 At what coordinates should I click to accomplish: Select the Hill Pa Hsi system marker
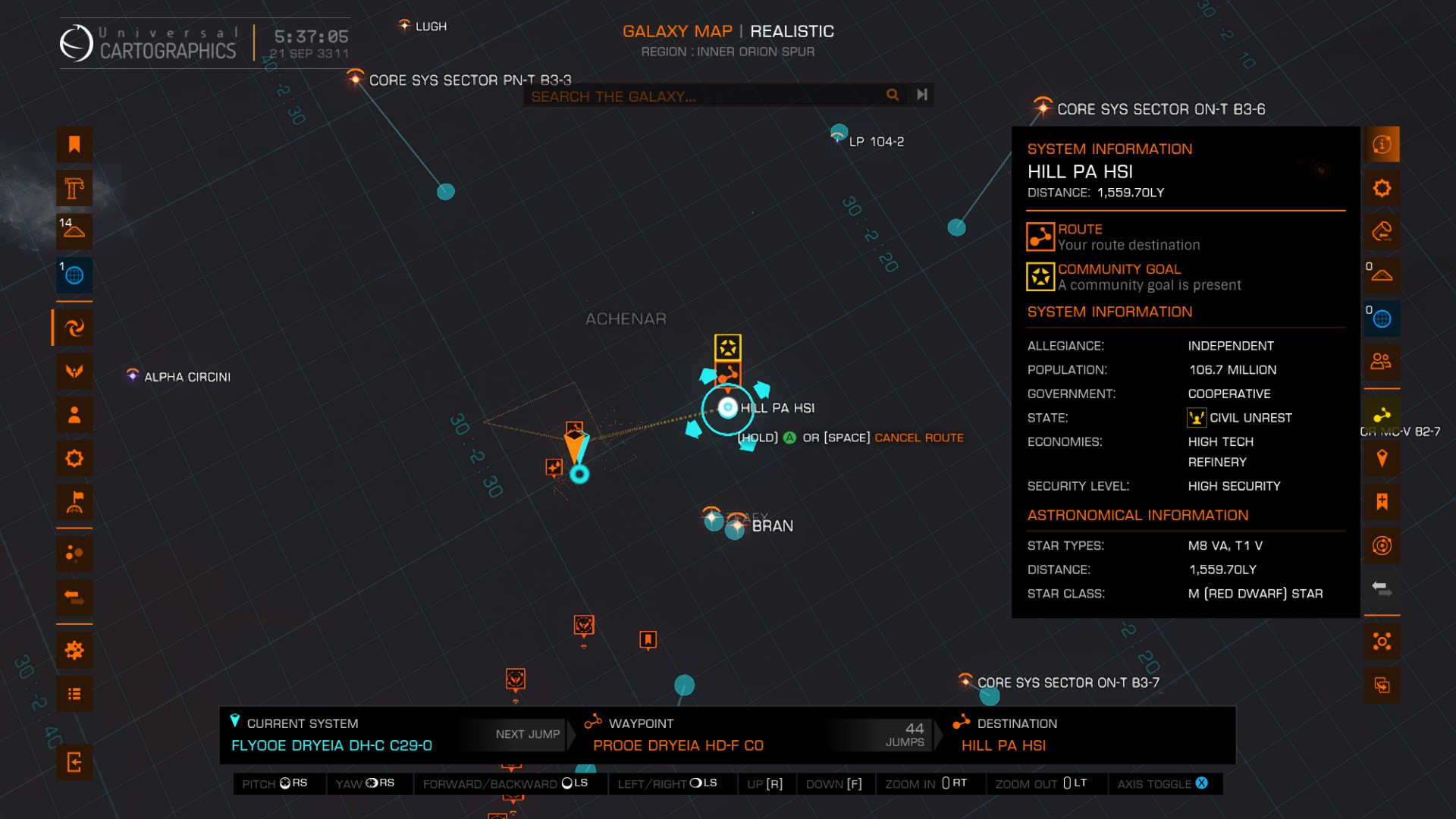point(728,409)
